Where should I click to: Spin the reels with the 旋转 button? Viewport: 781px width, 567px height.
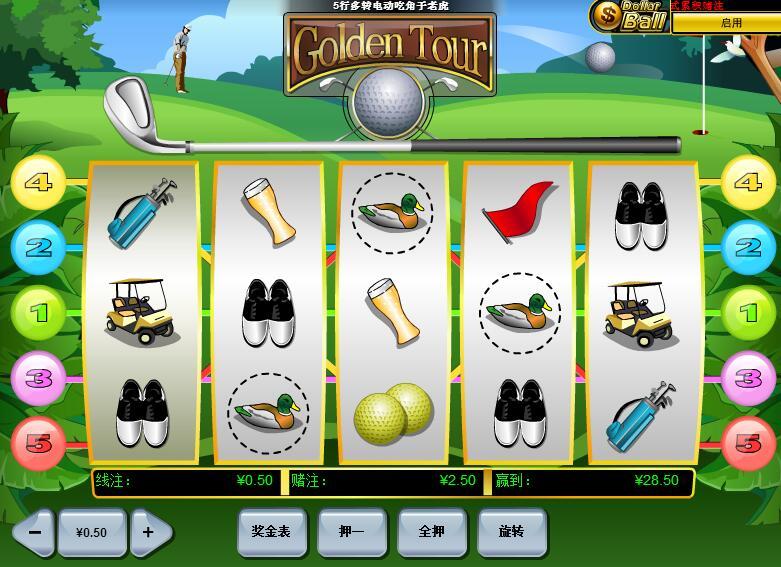pyautogui.click(x=511, y=532)
